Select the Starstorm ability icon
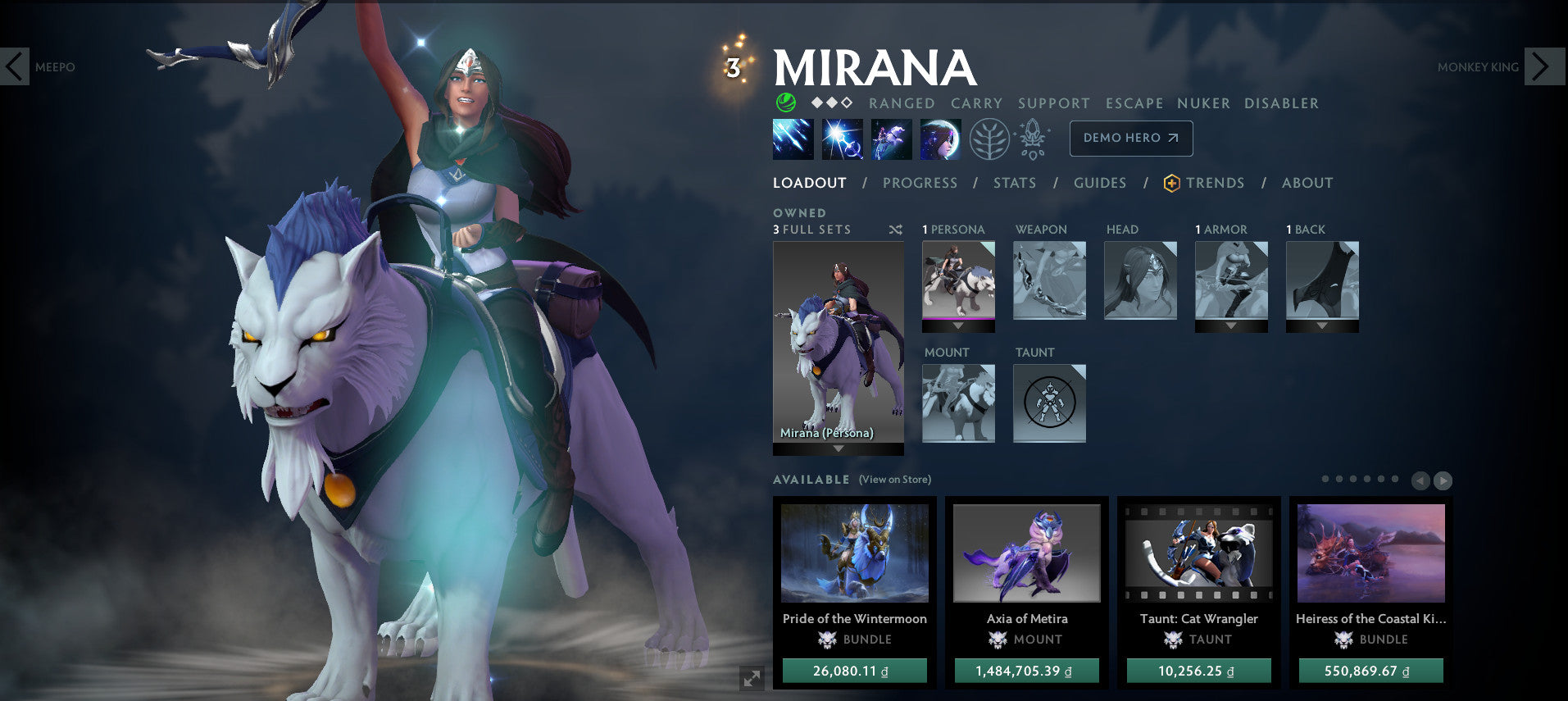The width and height of the screenshot is (1568, 701). click(793, 139)
